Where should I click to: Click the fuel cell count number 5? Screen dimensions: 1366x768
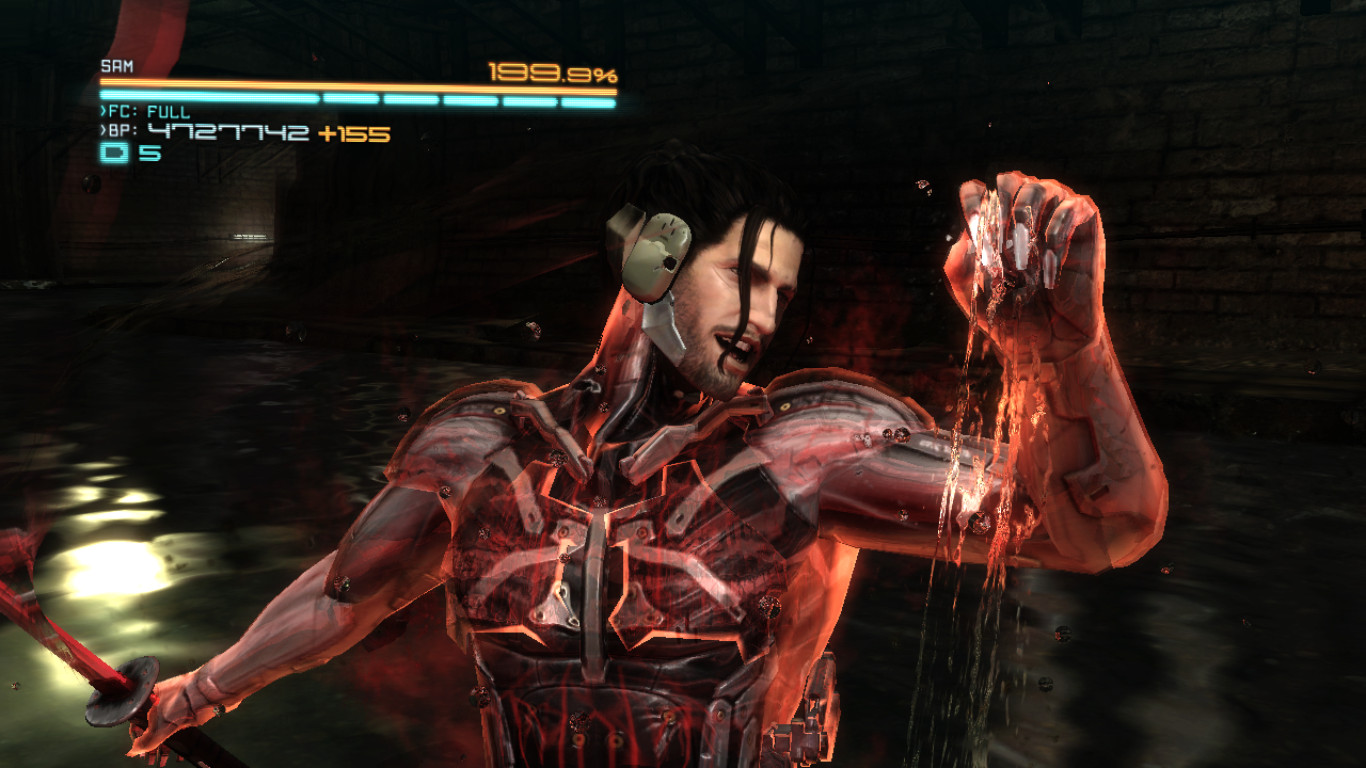click(149, 151)
